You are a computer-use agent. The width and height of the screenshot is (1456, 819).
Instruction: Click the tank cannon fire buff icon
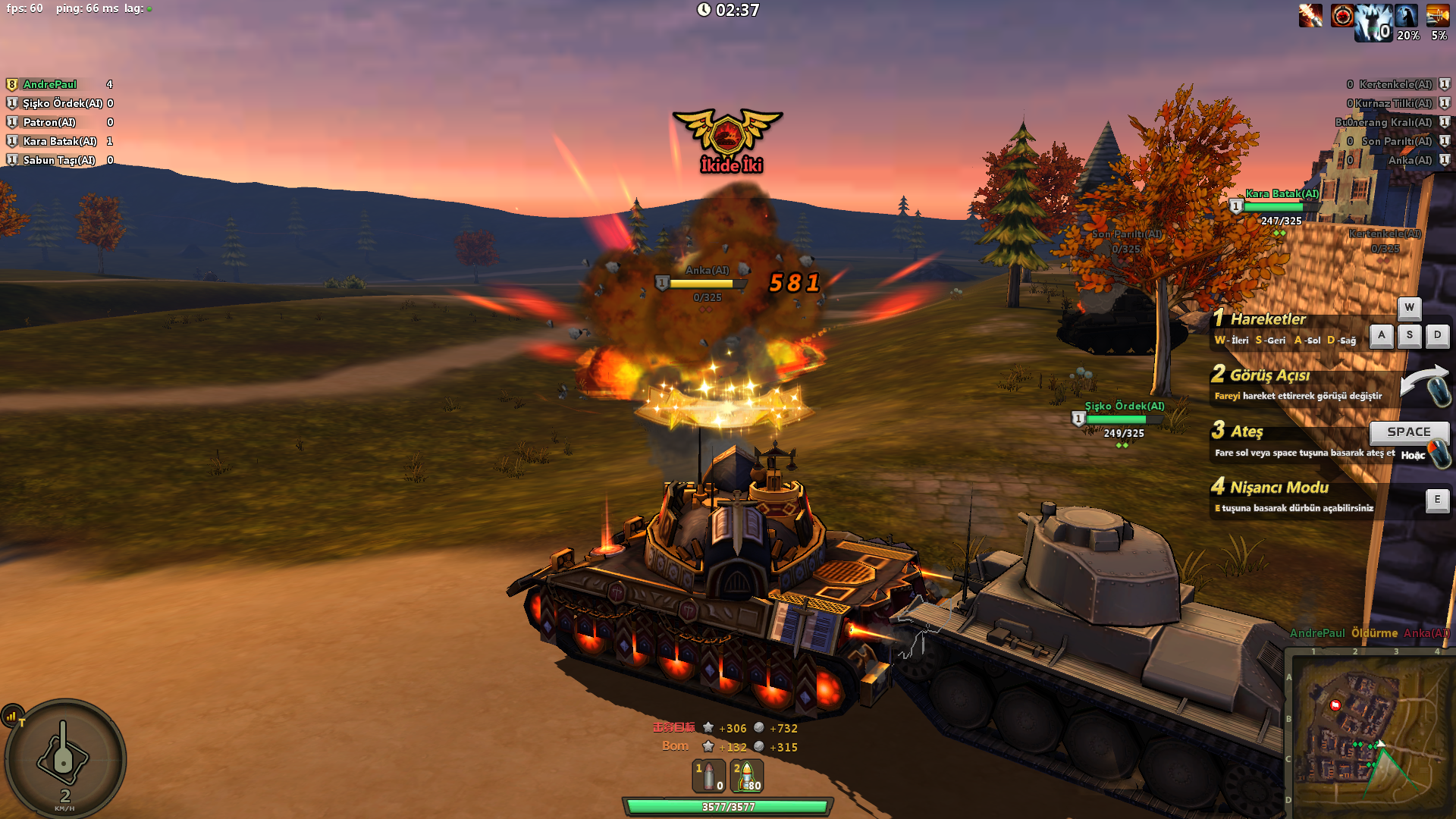pyautogui.click(x=1438, y=15)
